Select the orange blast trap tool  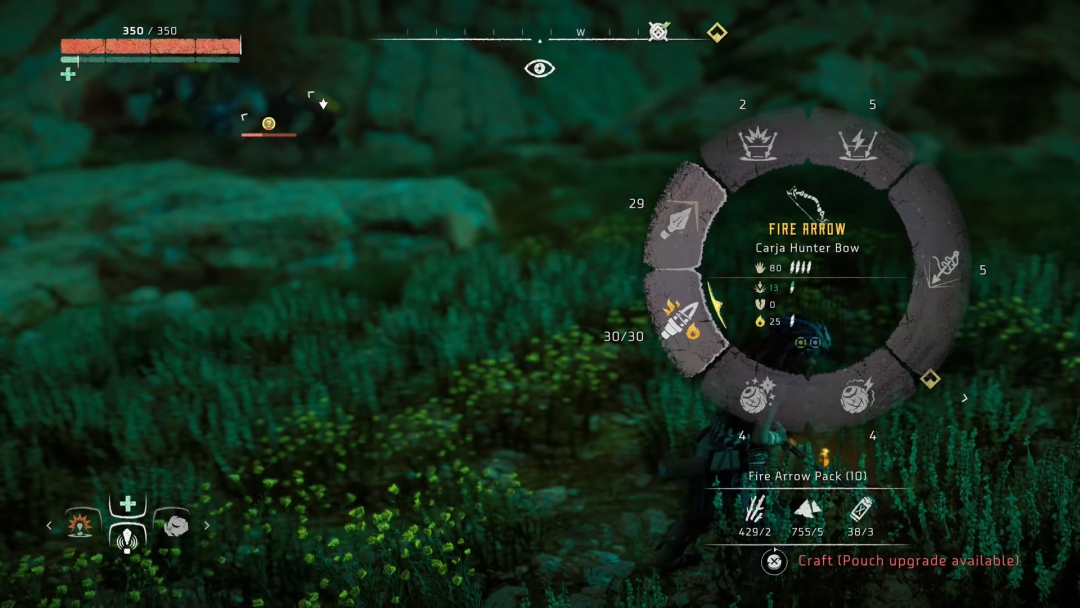[x=81, y=523]
